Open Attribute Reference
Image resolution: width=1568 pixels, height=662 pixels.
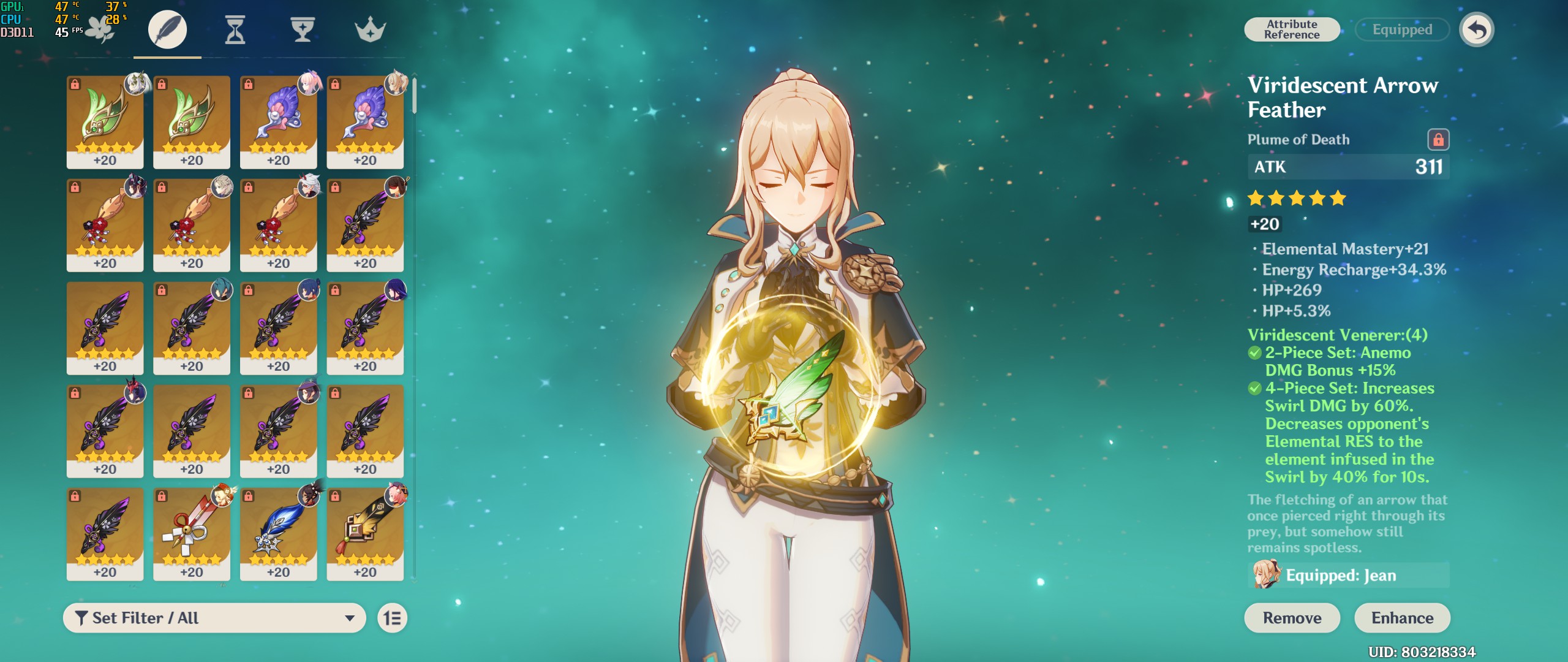click(x=1292, y=29)
